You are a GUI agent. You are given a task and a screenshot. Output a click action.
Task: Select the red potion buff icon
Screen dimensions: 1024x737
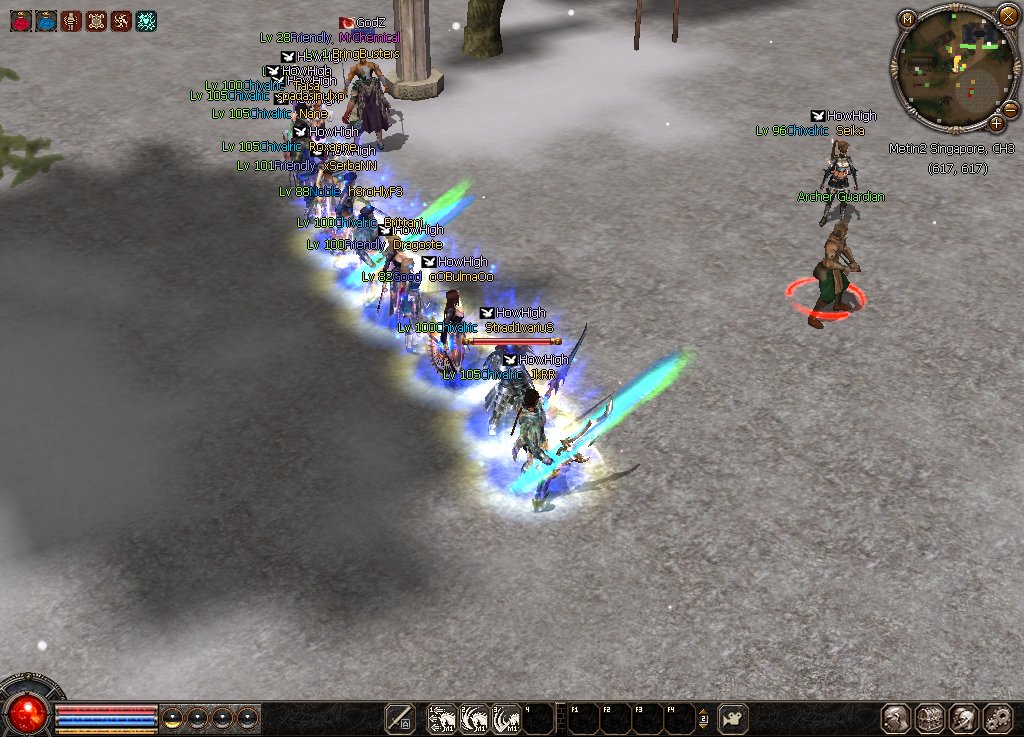coord(21,20)
